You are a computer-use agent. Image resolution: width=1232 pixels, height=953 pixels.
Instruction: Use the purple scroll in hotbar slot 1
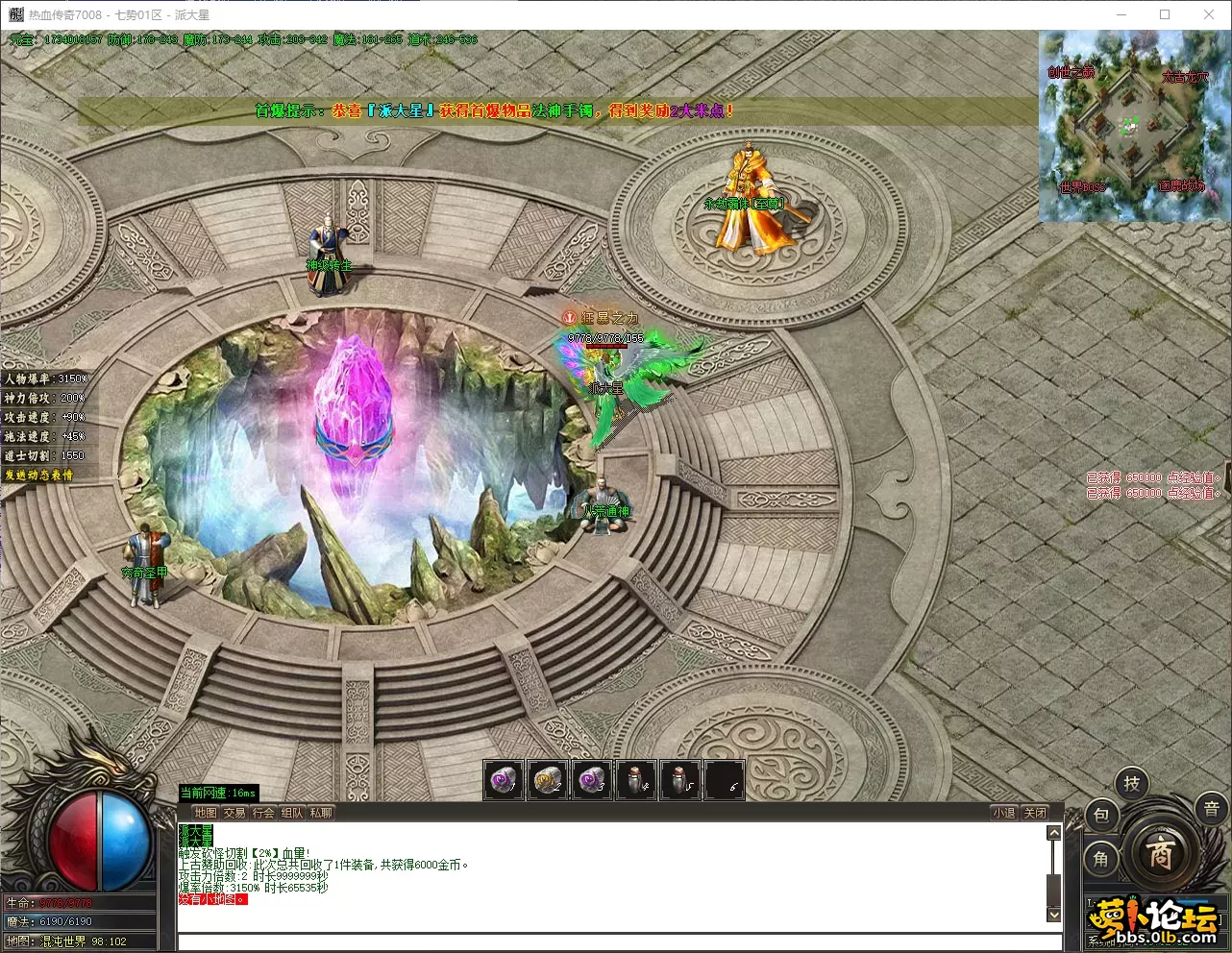tap(503, 780)
